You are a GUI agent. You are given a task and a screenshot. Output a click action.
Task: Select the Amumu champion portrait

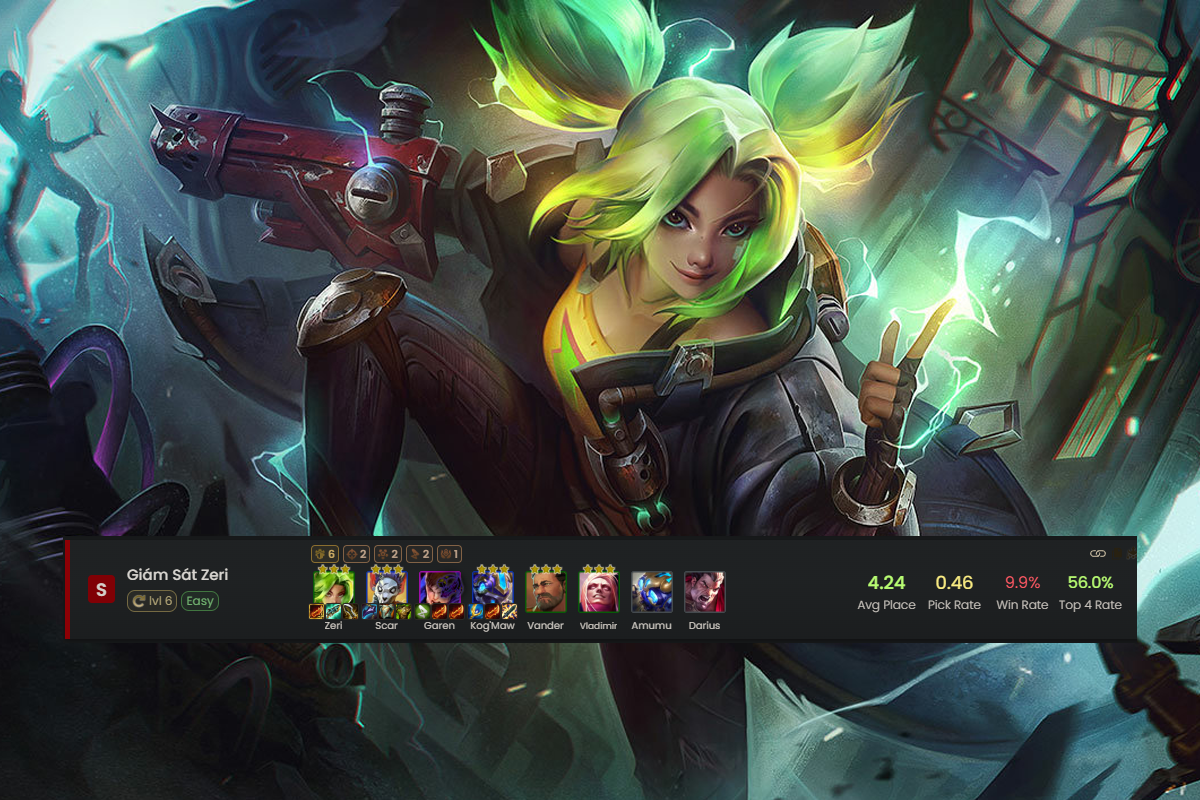[x=652, y=591]
